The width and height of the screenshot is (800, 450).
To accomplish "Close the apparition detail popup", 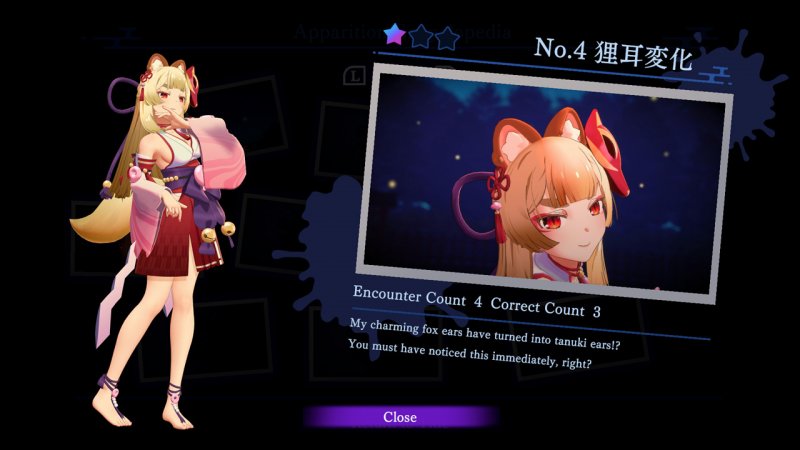I will [x=400, y=417].
